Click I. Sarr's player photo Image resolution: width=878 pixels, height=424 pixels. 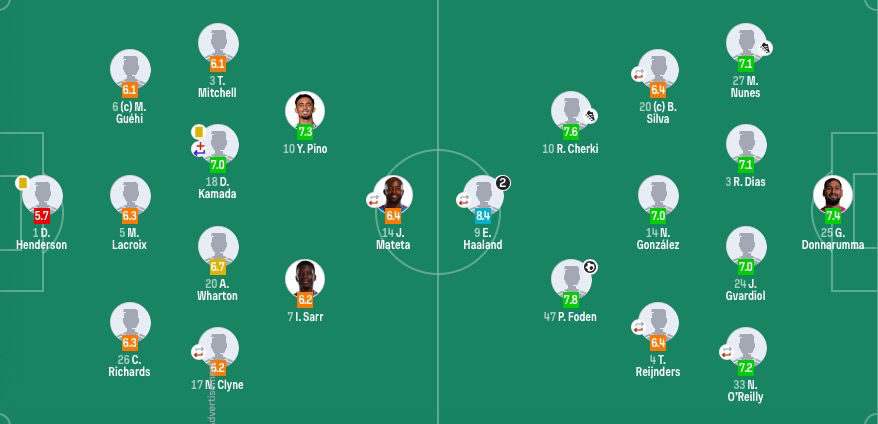click(305, 279)
